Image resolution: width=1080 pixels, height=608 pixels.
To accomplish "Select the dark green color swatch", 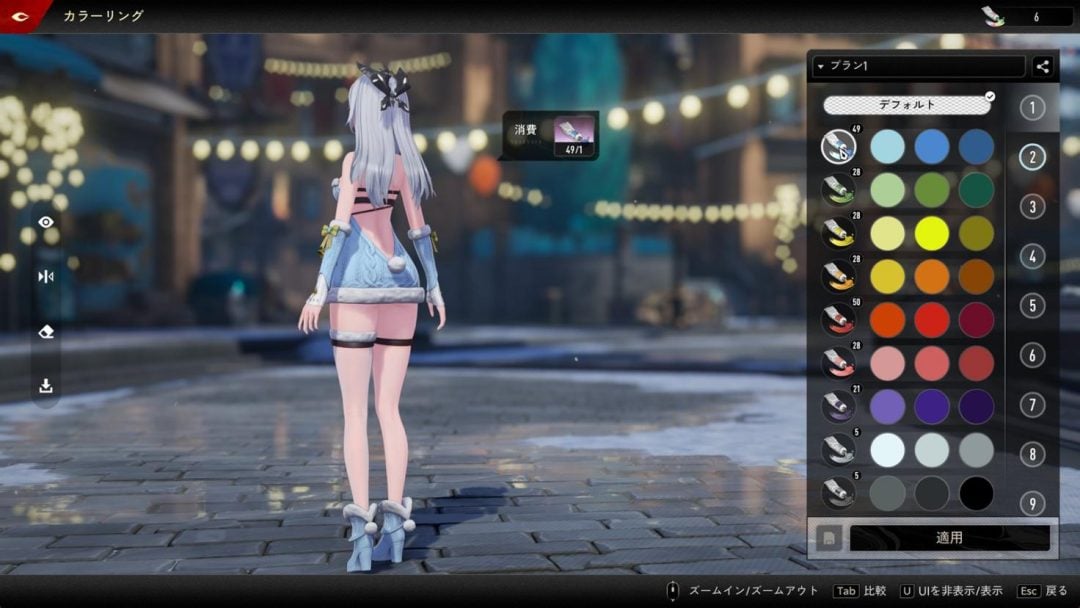I will point(976,190).
